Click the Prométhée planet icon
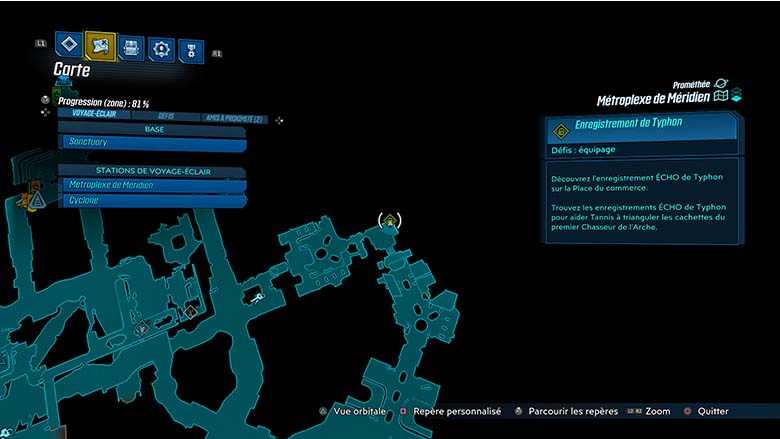This screenshot has height=439, width=780. 721,84
